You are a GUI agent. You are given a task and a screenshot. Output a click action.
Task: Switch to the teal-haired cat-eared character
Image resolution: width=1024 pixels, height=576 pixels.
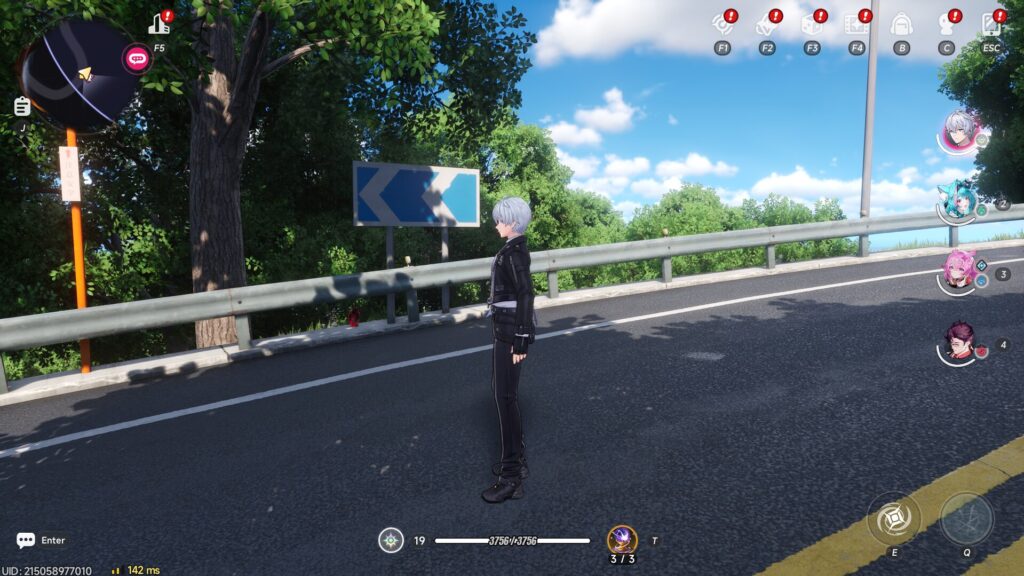957,202
